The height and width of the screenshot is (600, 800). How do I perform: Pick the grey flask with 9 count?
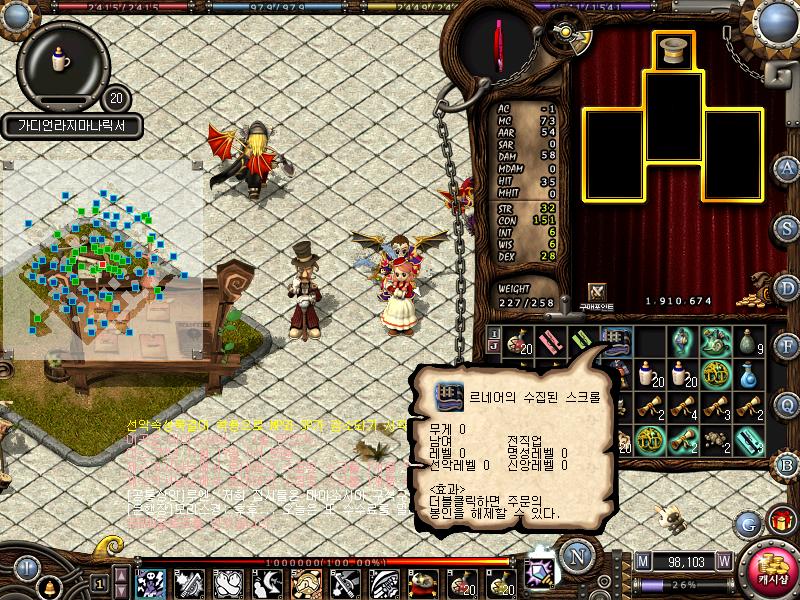[x=749, y=343]
